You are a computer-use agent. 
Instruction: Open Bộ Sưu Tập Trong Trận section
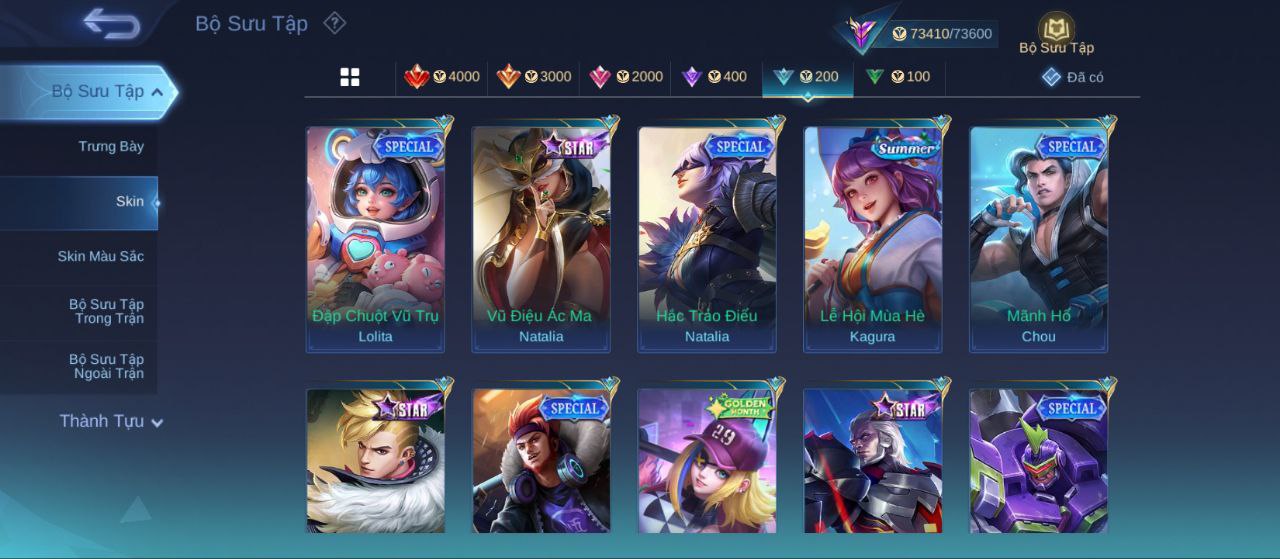tap(106, 311)
